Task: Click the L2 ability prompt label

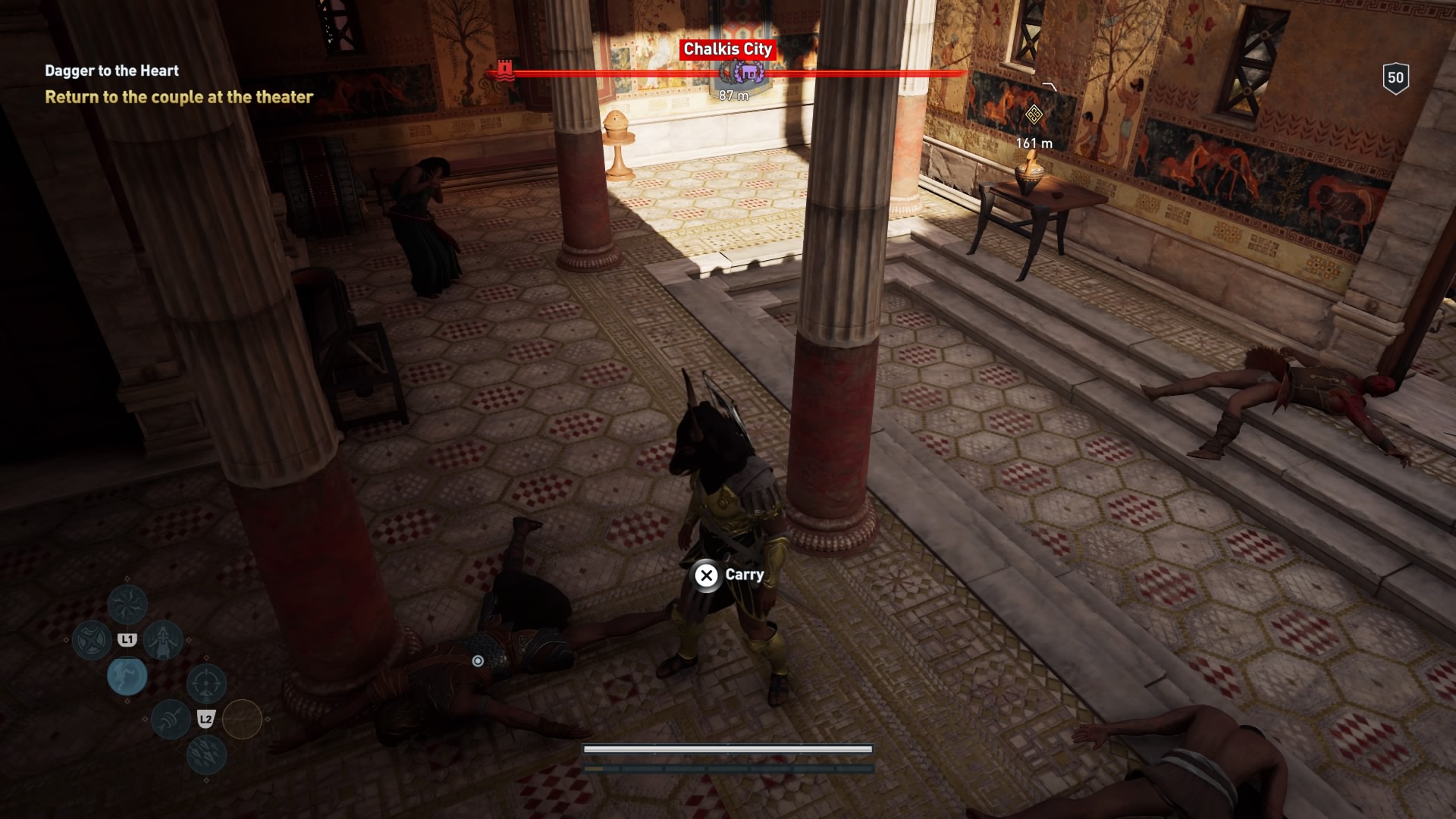Action: click(206, 718)
